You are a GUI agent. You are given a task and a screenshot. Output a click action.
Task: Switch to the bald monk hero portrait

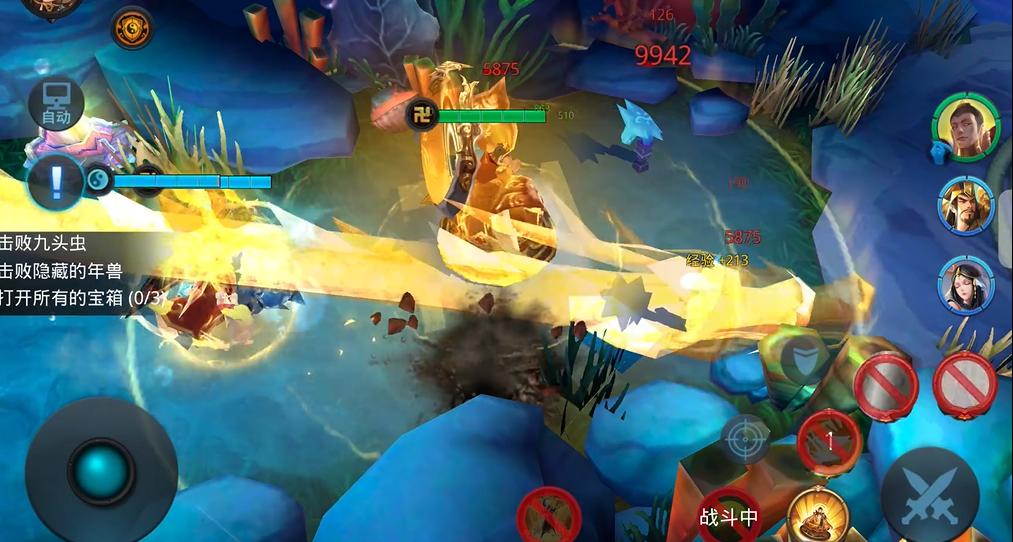click(965, 127)
